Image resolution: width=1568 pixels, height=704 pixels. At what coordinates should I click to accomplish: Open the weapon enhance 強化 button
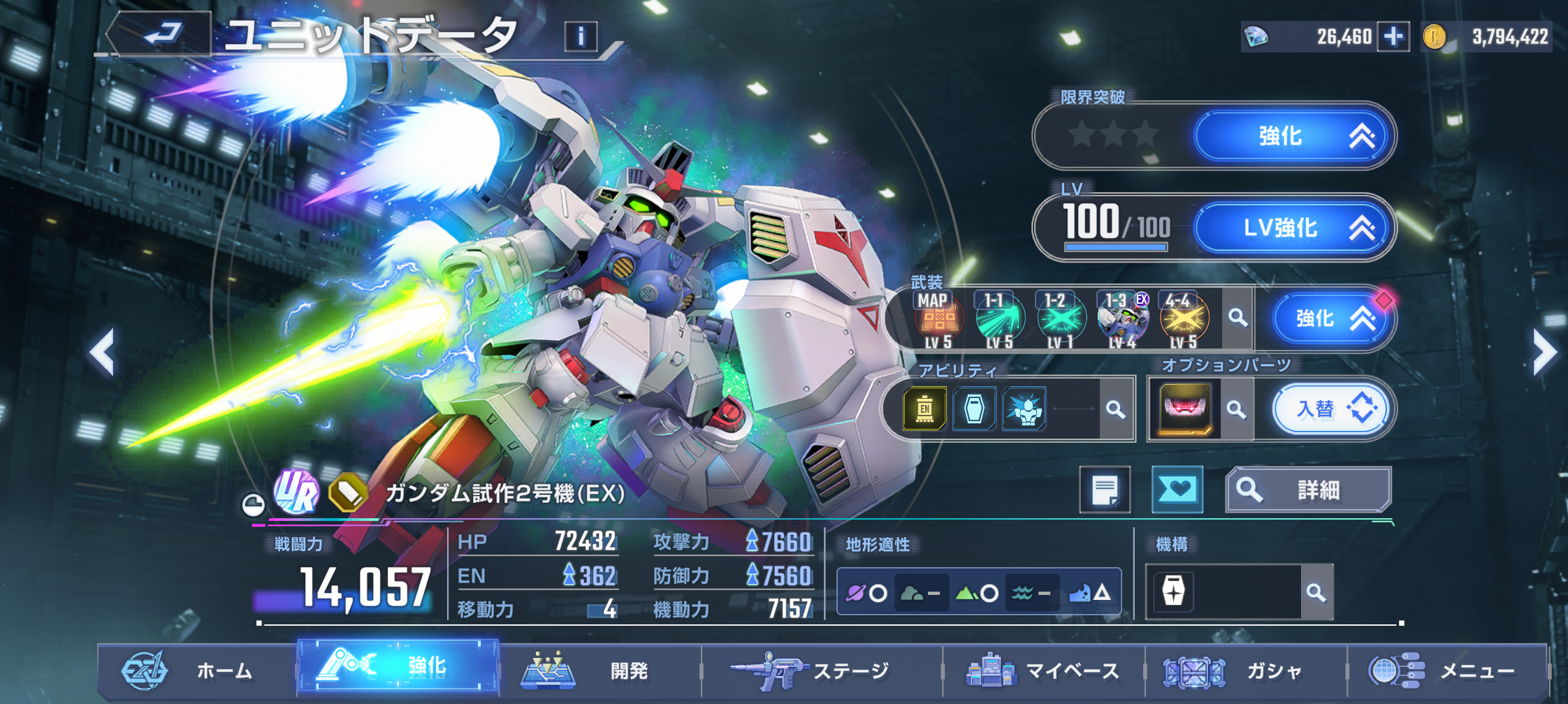1326,318
